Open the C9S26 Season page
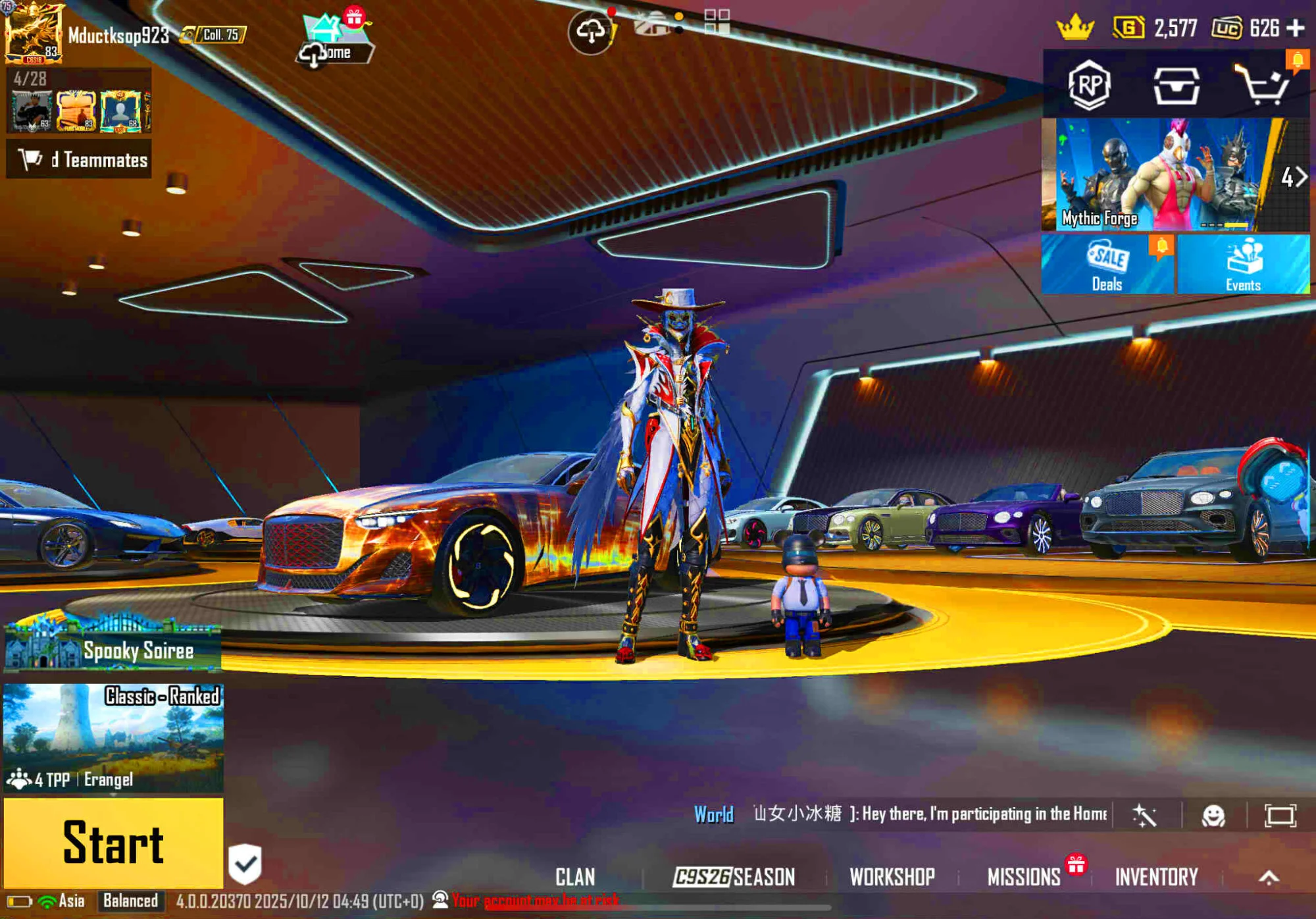Screen dimensions: 1316x919 pyautogui.click(x=734, y=877)
